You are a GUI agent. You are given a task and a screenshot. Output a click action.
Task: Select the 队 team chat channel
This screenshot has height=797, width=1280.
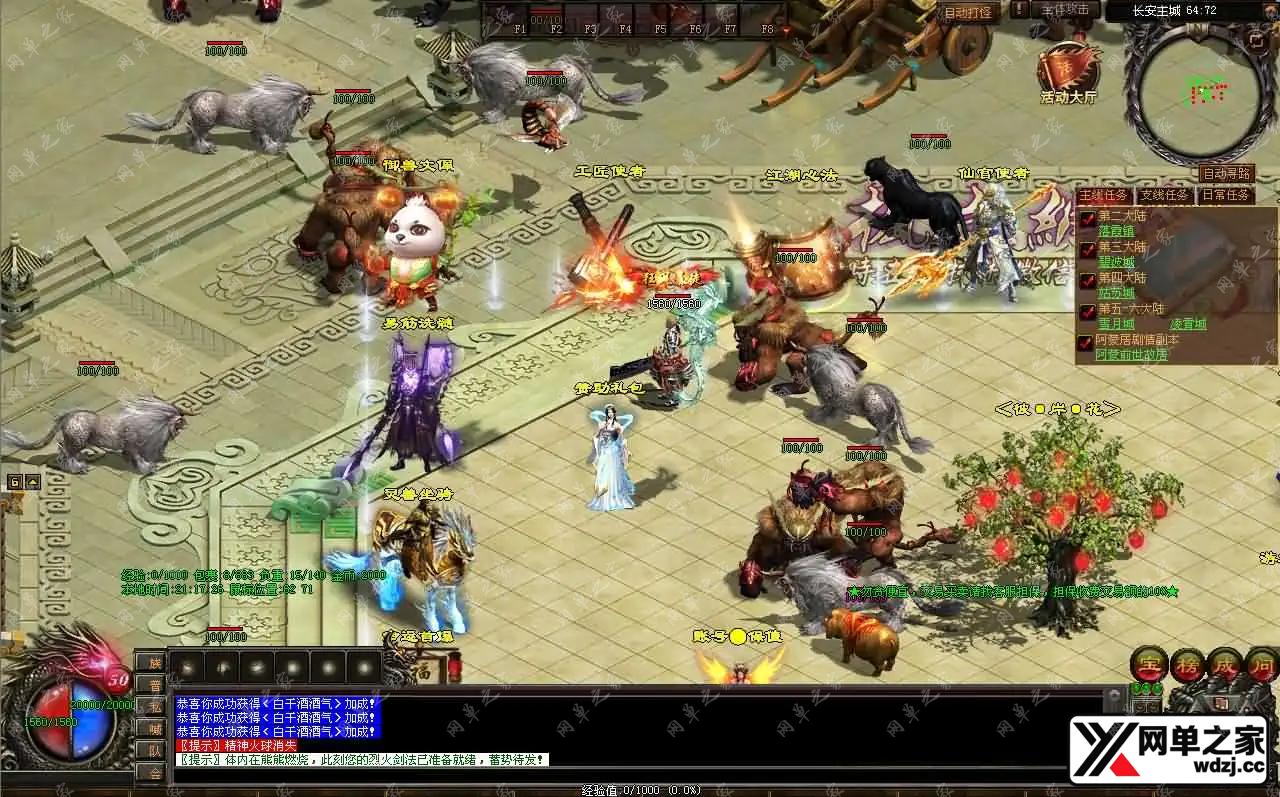(x=154, y=750)
